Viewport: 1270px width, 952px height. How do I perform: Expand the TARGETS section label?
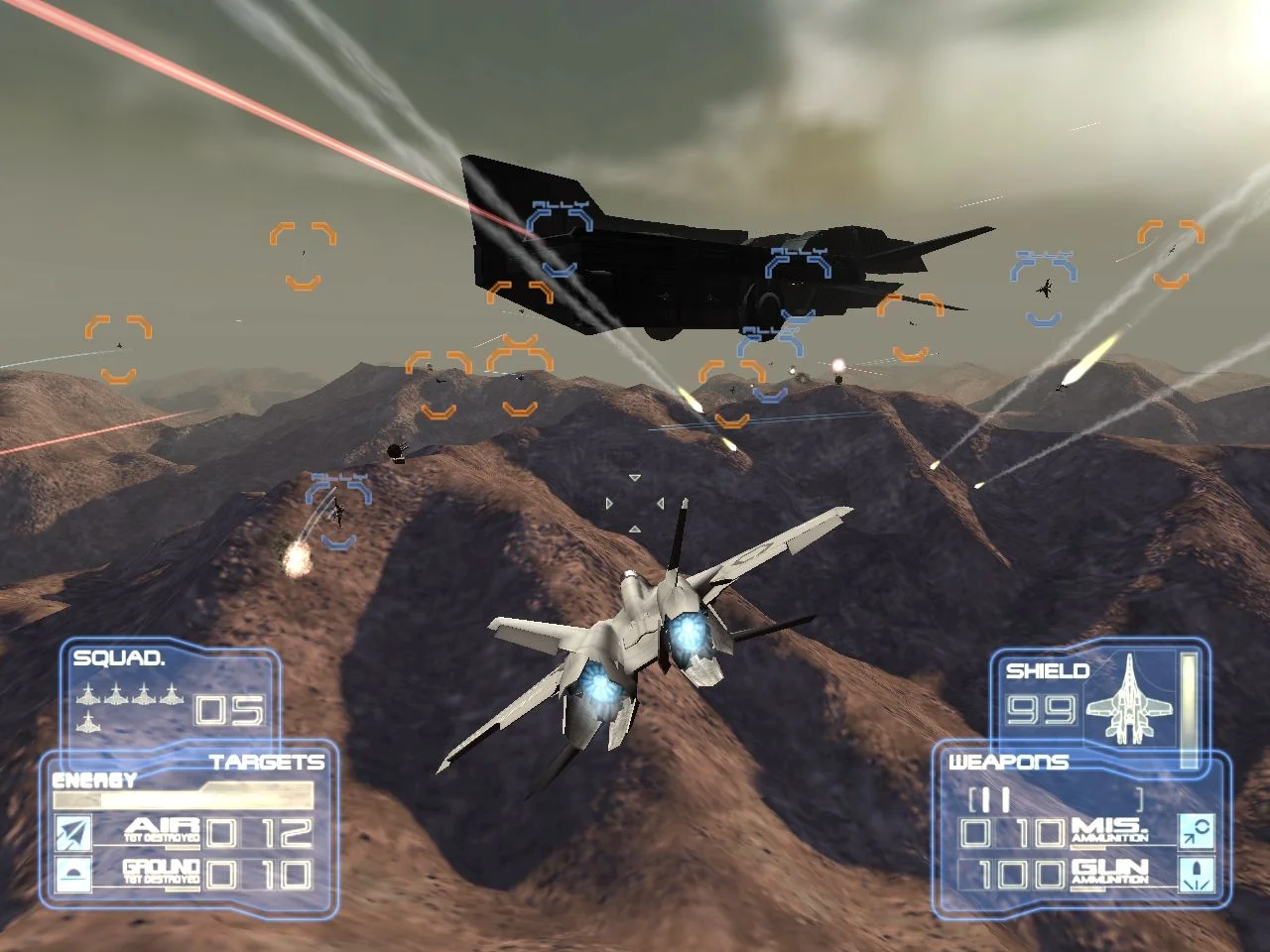point(269,761)
